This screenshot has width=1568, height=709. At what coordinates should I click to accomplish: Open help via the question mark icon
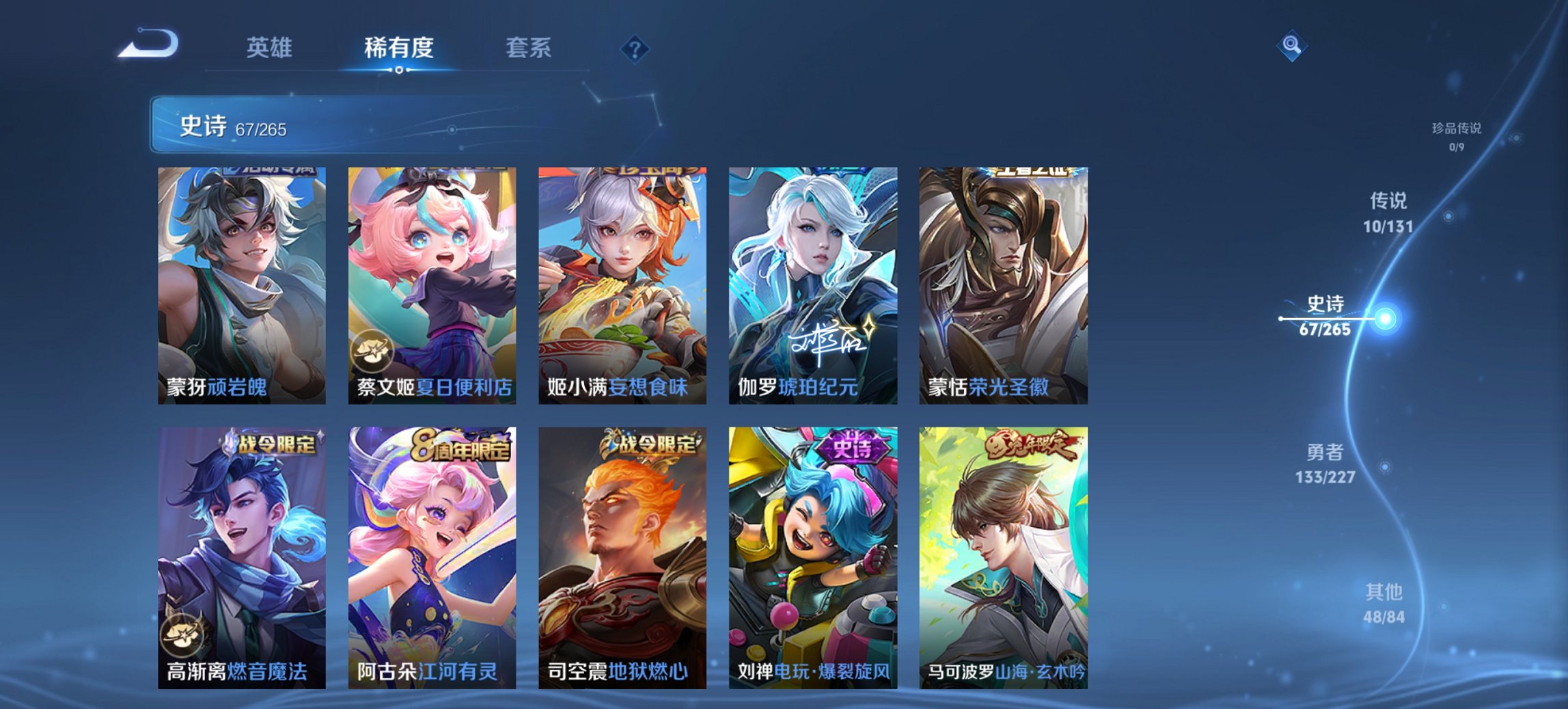(635, 49)
